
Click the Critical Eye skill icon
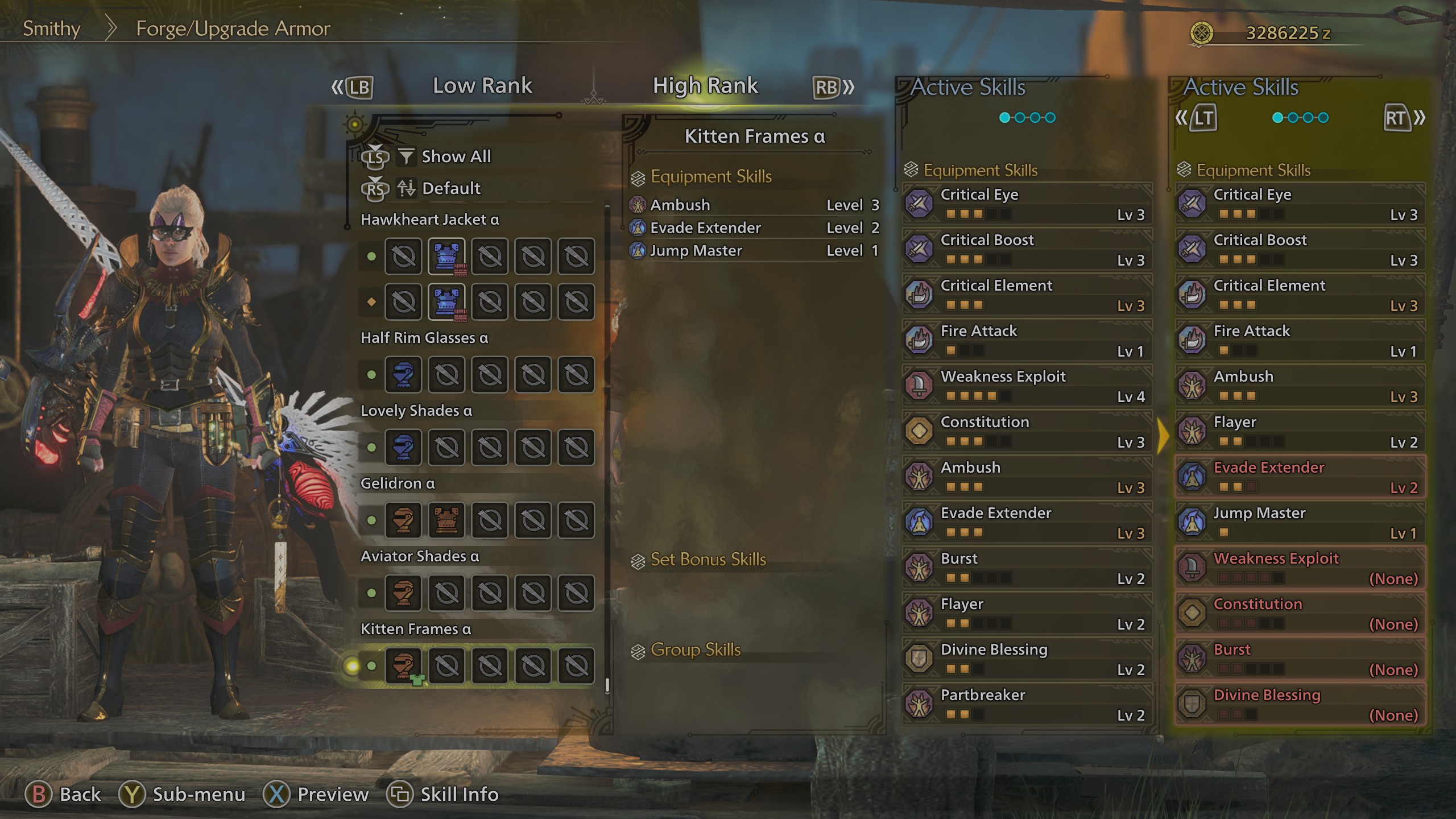(x=919, y=204)
